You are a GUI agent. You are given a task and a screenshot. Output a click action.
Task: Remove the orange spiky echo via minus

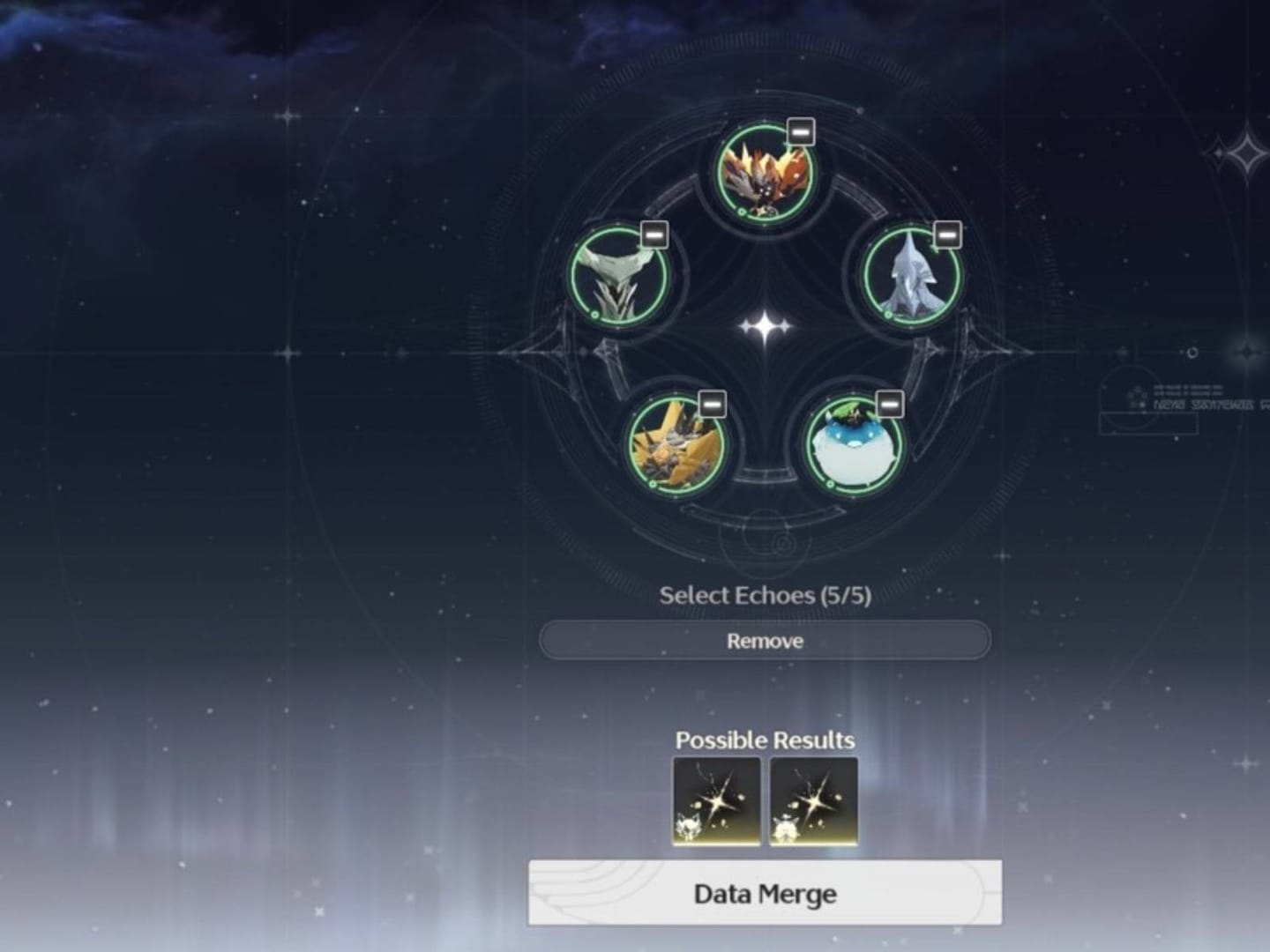800,132
